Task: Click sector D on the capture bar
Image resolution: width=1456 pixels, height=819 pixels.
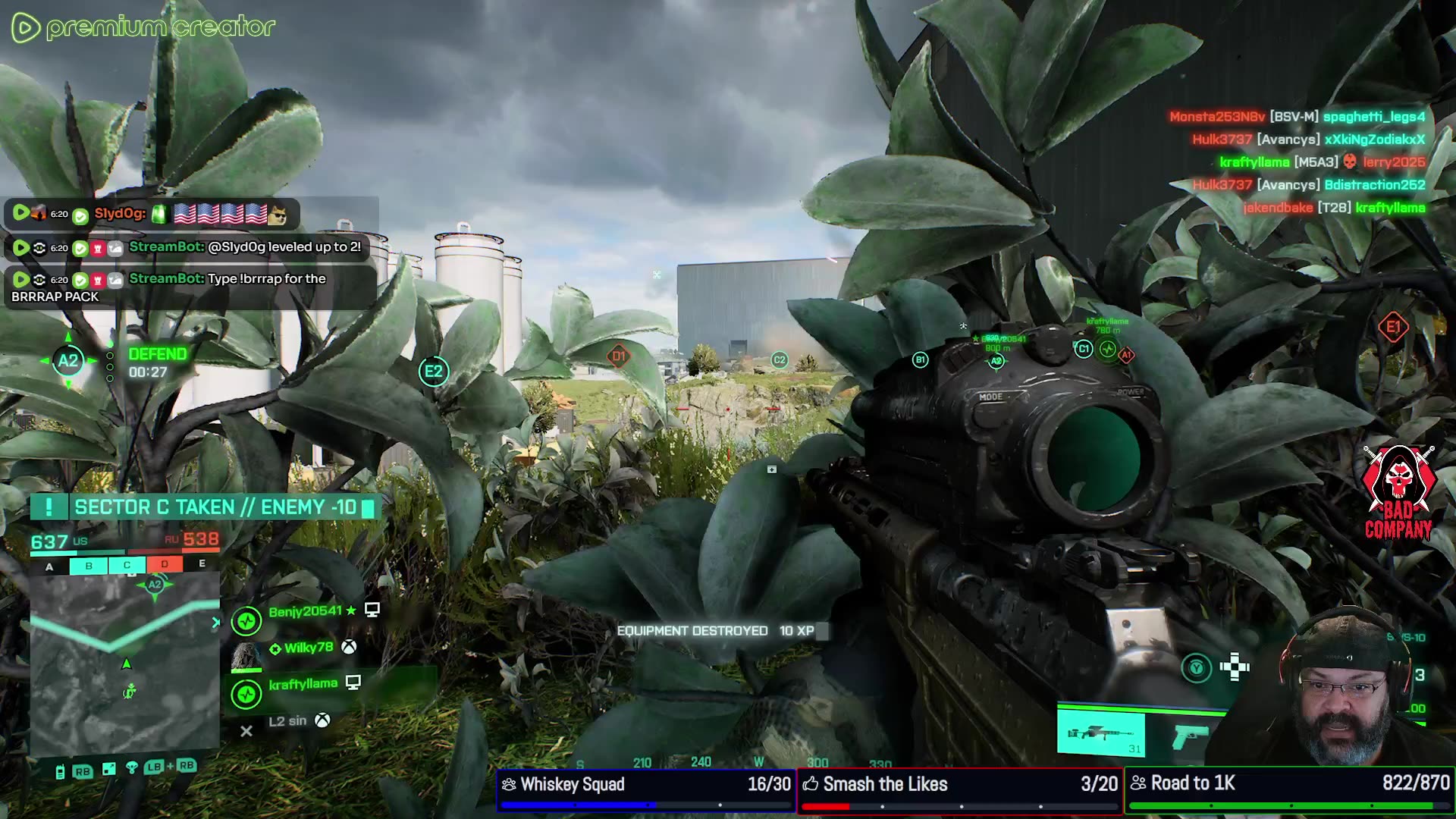Action: tap(165, 565)
